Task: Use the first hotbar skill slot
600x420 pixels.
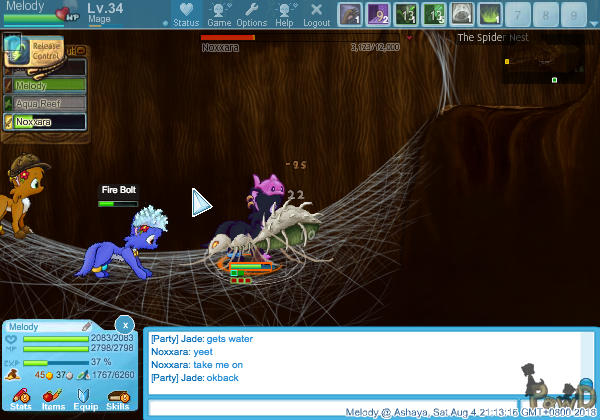Action: (349, 14)
